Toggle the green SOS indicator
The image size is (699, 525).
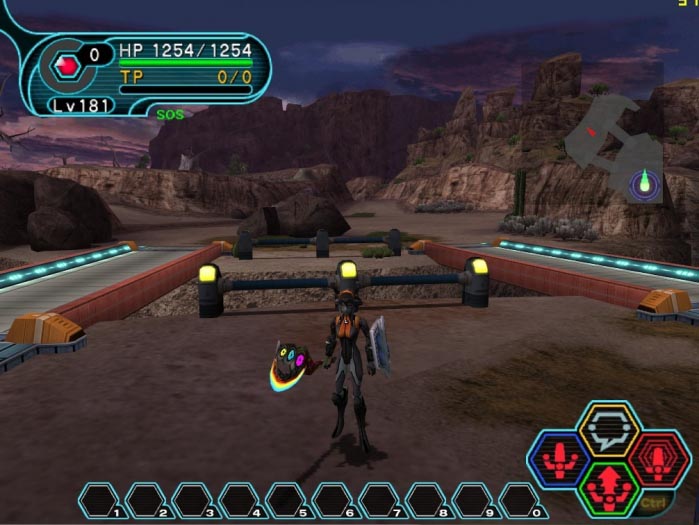pos(170,115)
